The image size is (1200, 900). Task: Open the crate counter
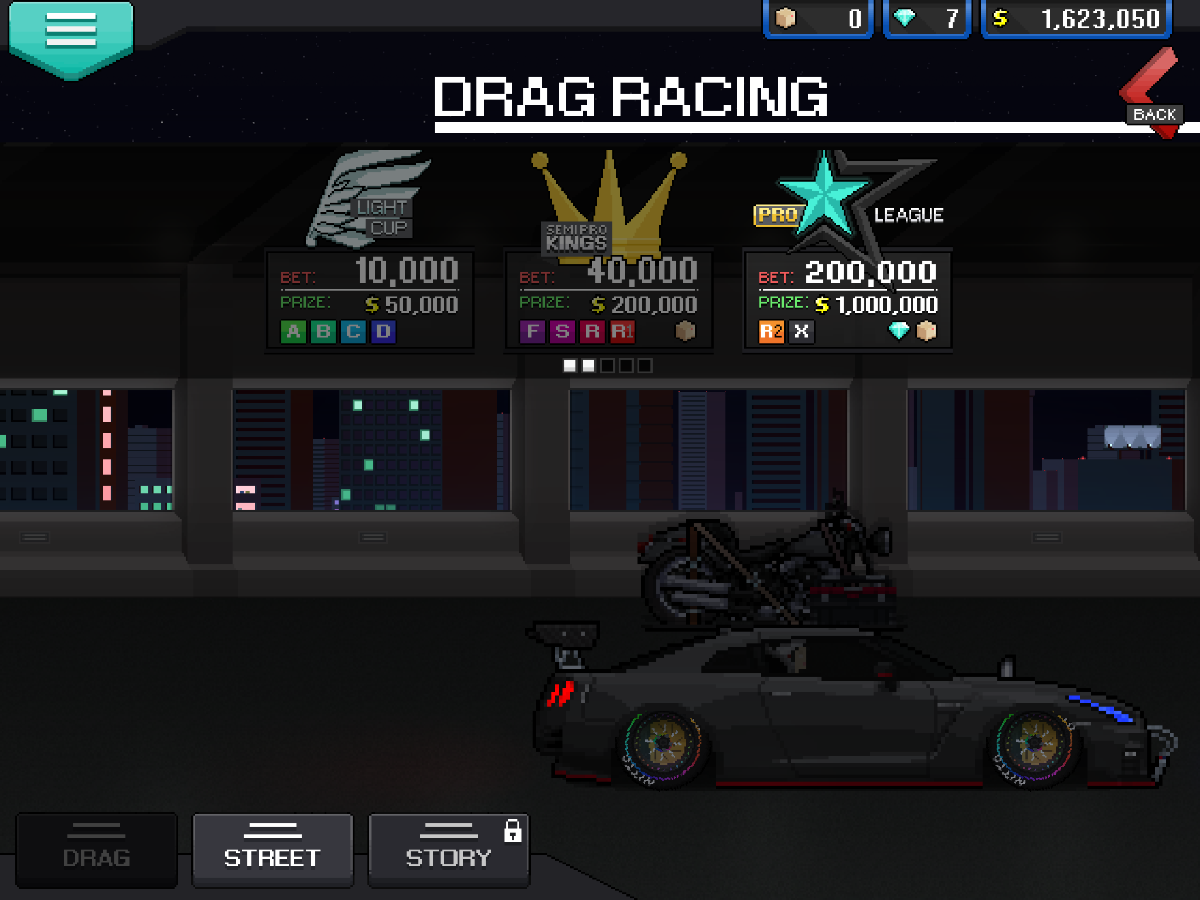pyautogui.click(x=818, y=19)
